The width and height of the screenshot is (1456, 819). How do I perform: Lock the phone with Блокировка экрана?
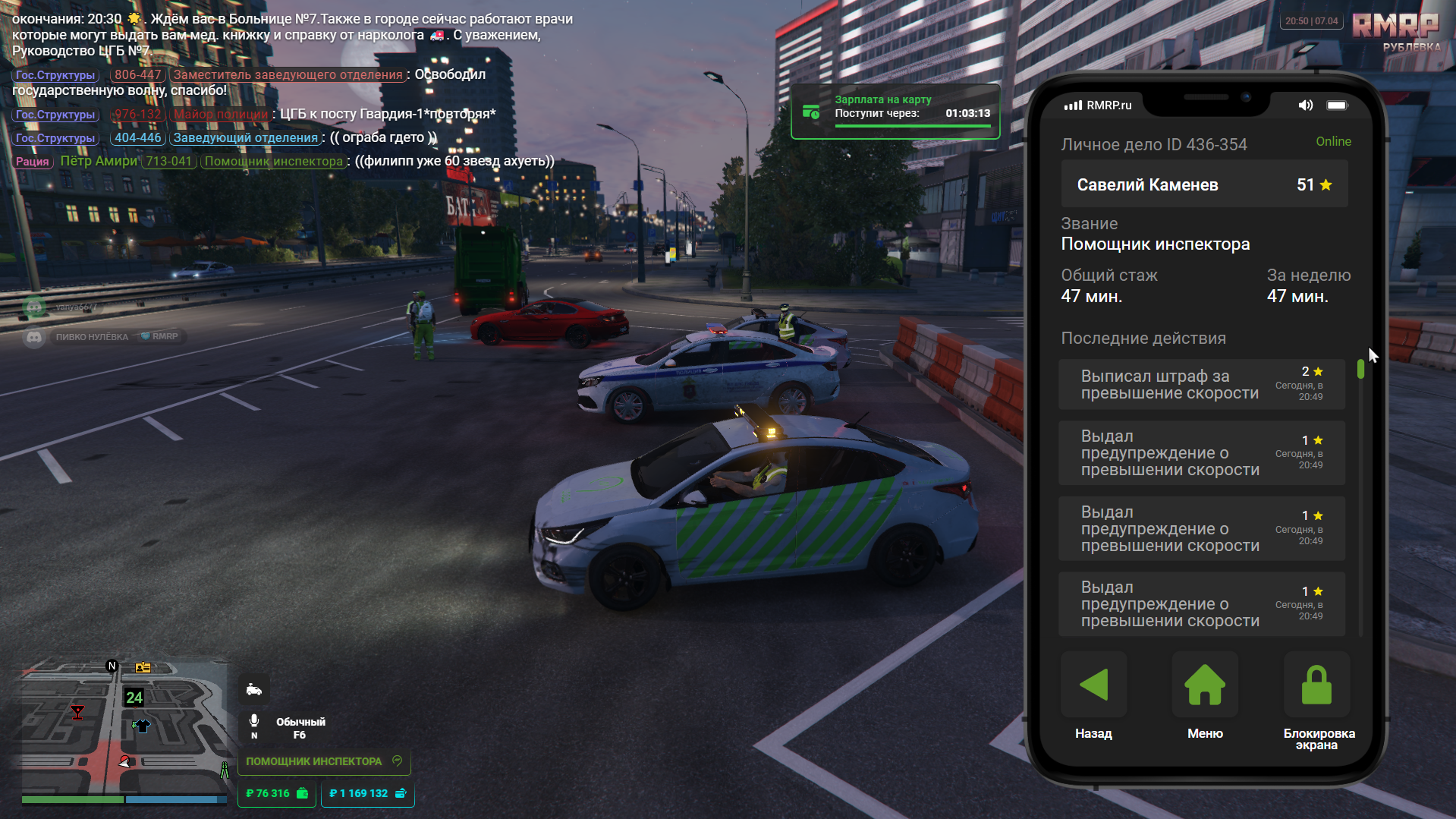tap(1316, 685)
